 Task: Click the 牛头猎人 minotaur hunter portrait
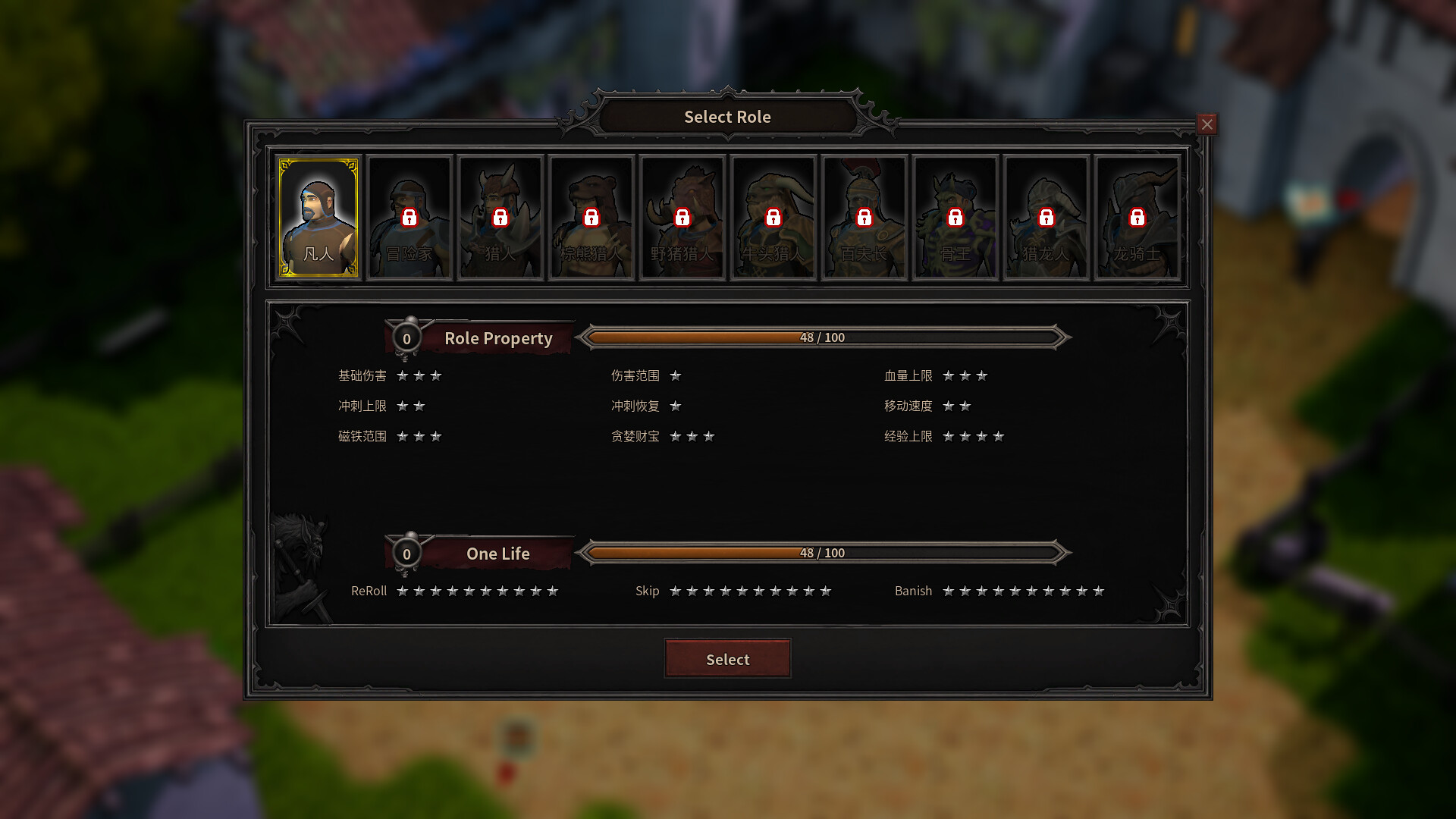(x=773, y=218)
